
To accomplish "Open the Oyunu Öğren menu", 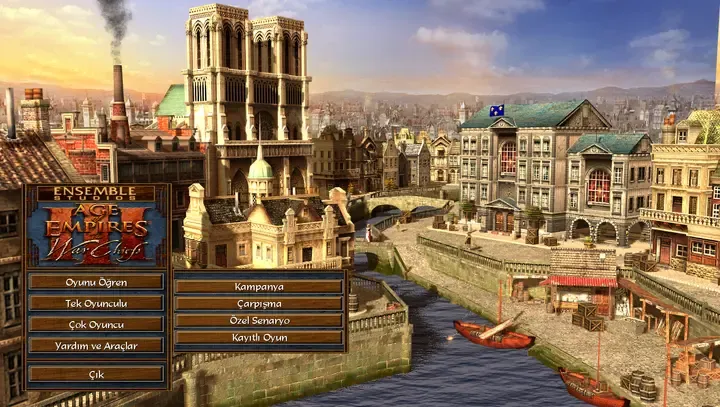I will tap(96, 281).
